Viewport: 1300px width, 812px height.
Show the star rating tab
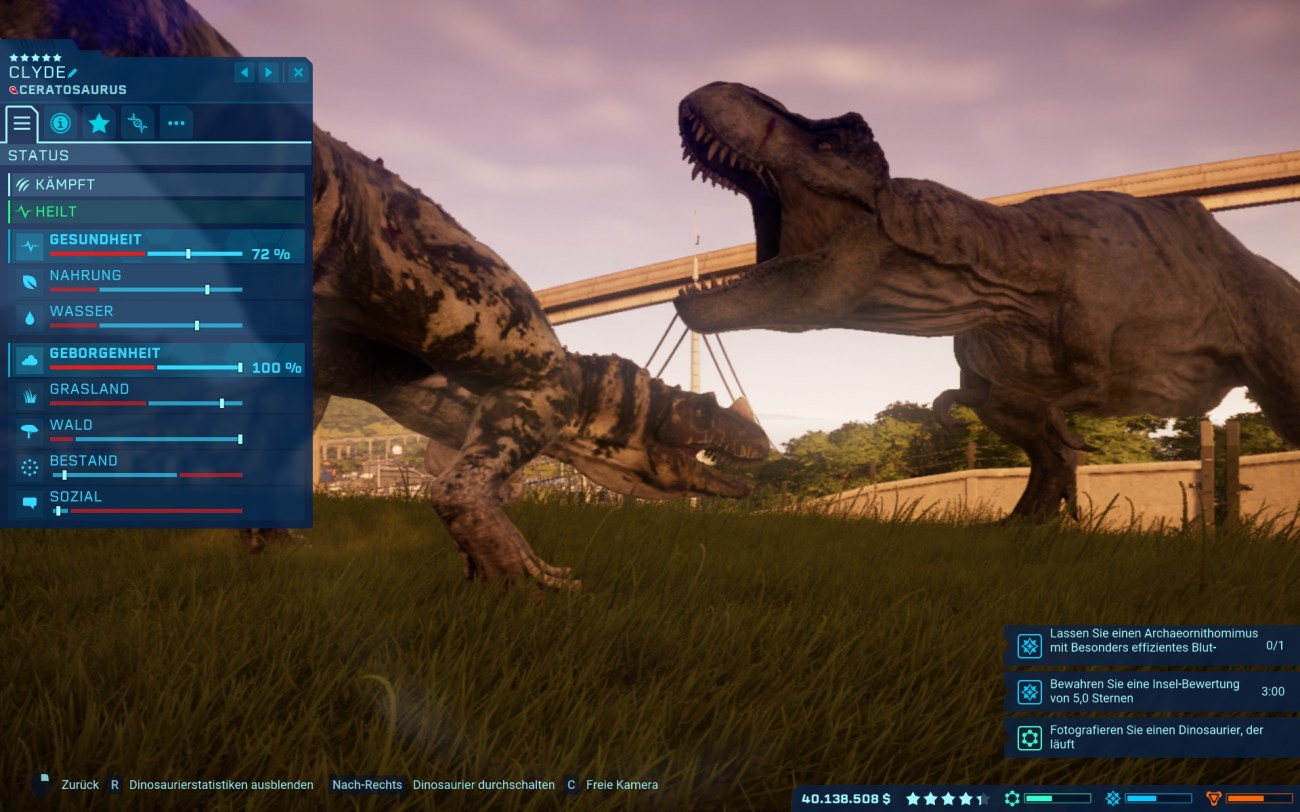pos(99,124)
